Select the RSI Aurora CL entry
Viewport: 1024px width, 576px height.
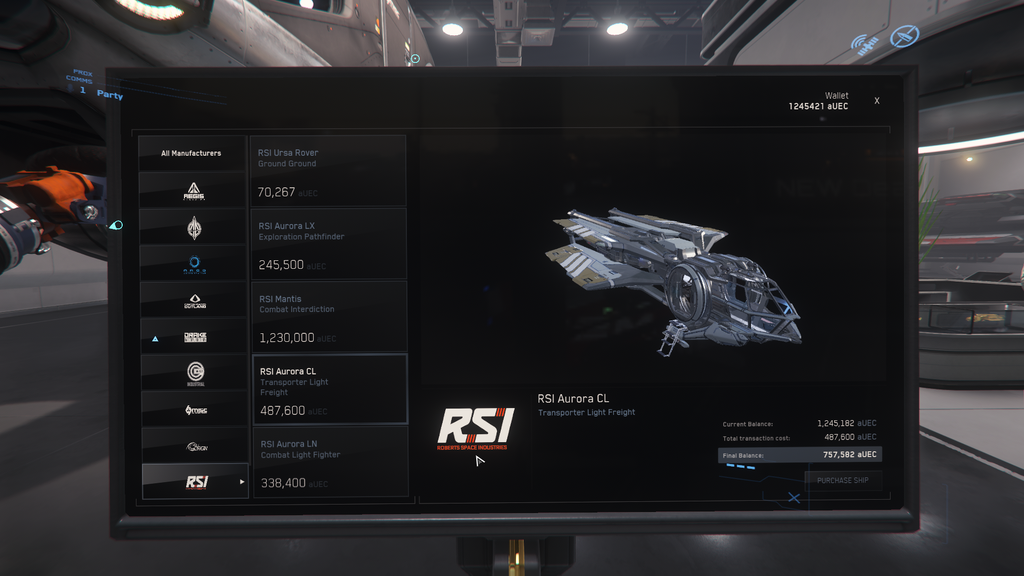[x=328, y=390]
